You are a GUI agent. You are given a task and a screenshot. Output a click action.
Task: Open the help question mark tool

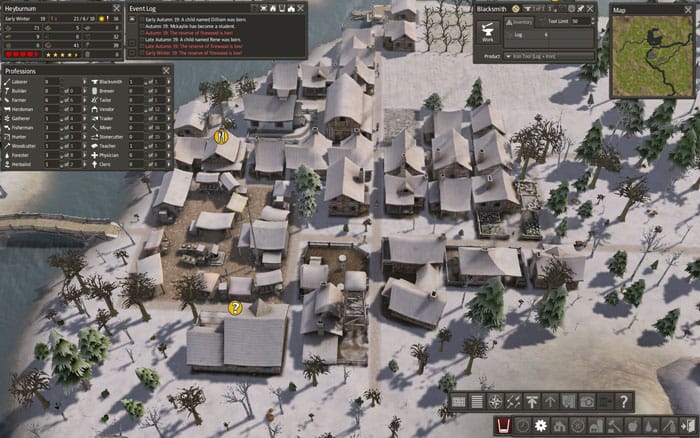623,402
